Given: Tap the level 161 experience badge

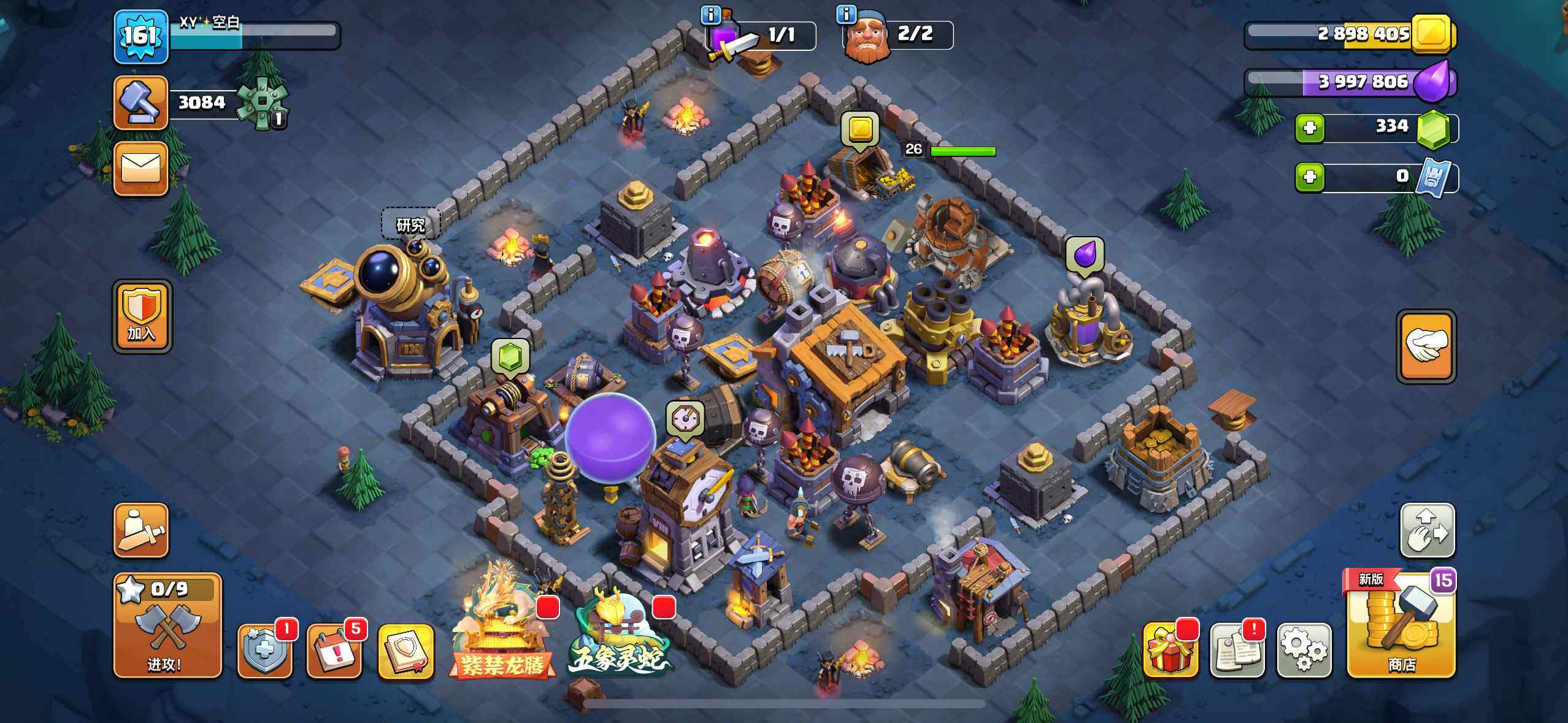Looking at the screenshot, I should pyautogui.click(x=140, y=36).
